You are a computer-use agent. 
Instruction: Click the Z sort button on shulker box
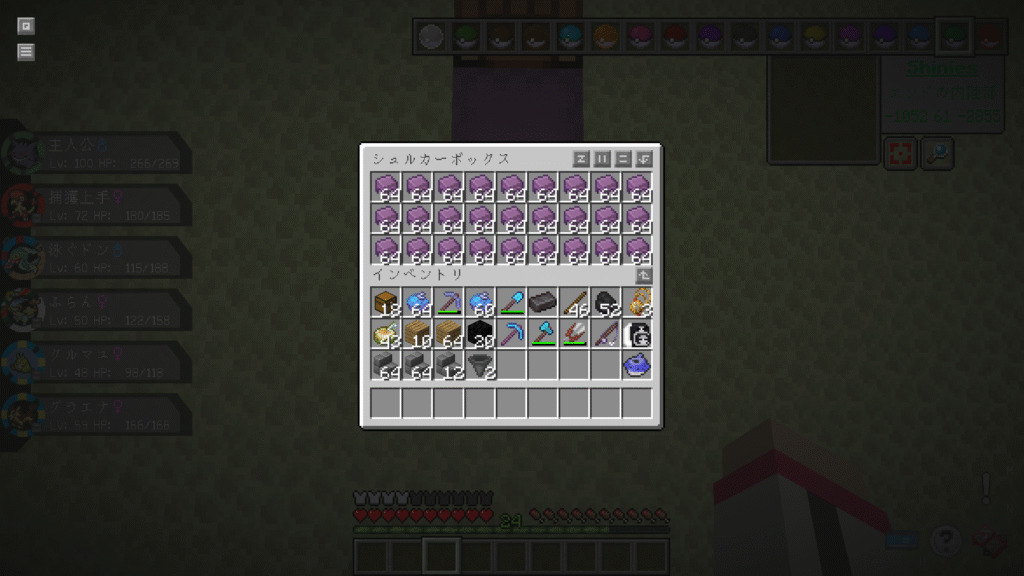(x=581, y=159)
